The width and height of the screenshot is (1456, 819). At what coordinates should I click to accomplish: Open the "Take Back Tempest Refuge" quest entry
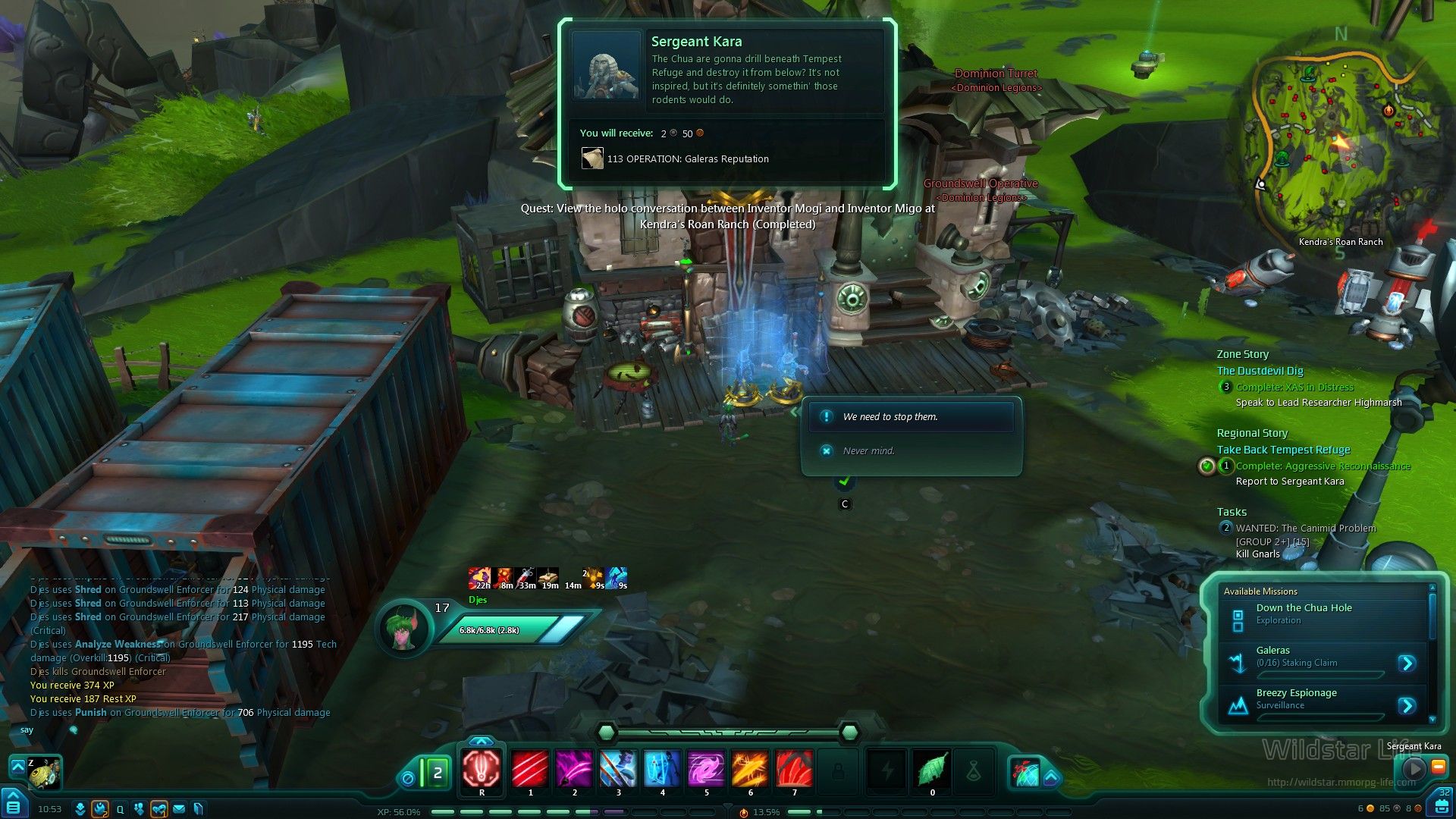pyautogui.click(x=1283, y=450)
